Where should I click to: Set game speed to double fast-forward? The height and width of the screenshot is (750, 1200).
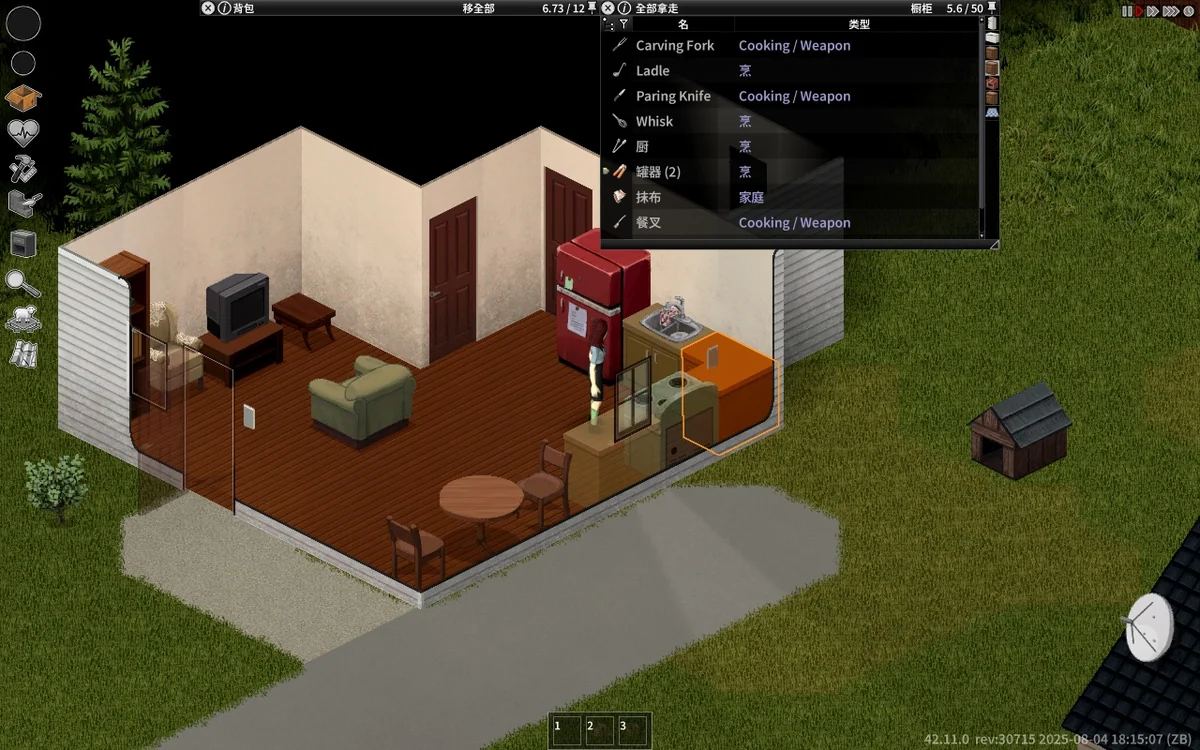click(1153, 11)
